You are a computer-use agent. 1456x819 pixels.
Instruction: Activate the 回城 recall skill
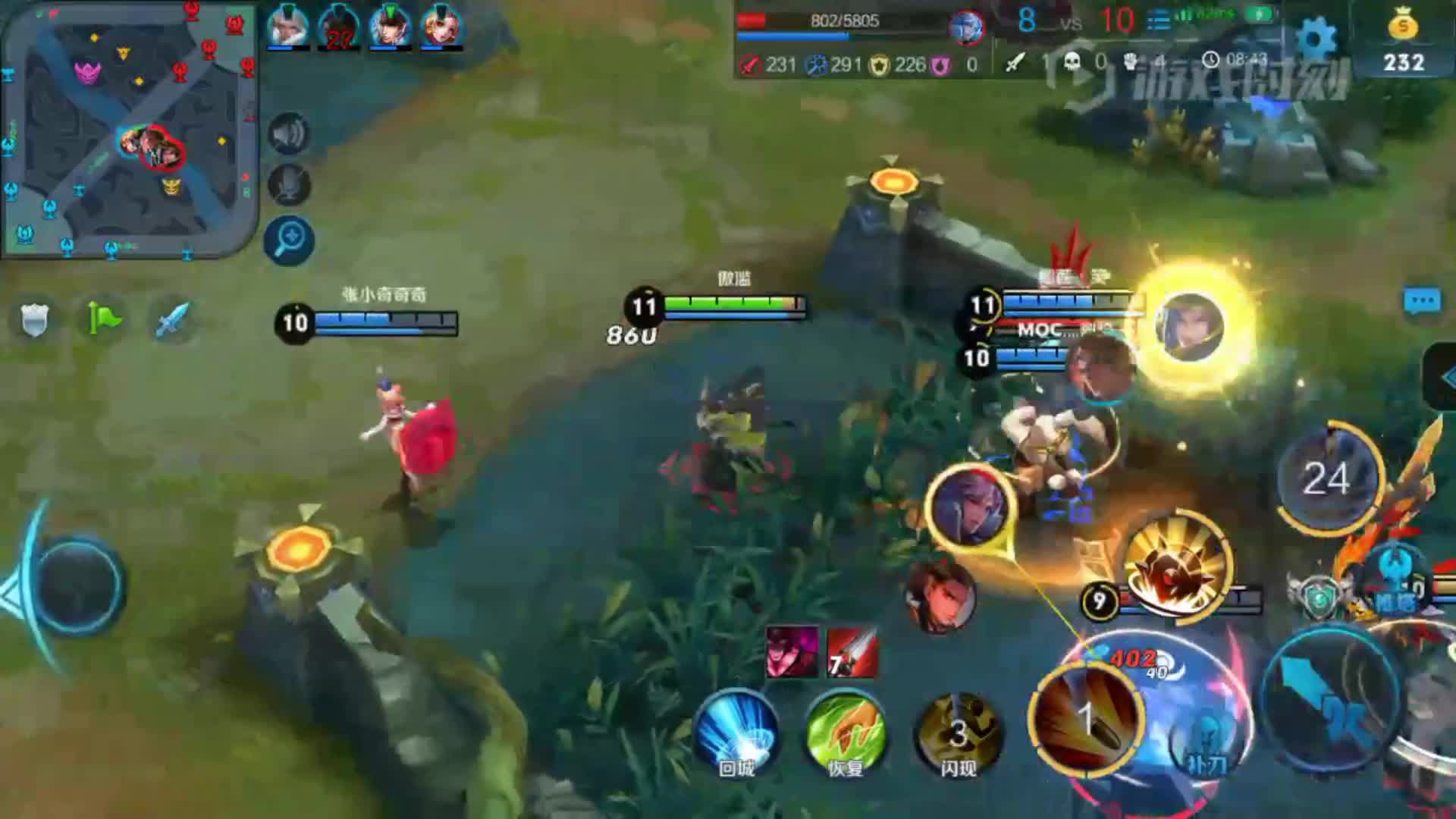(736, 732)
